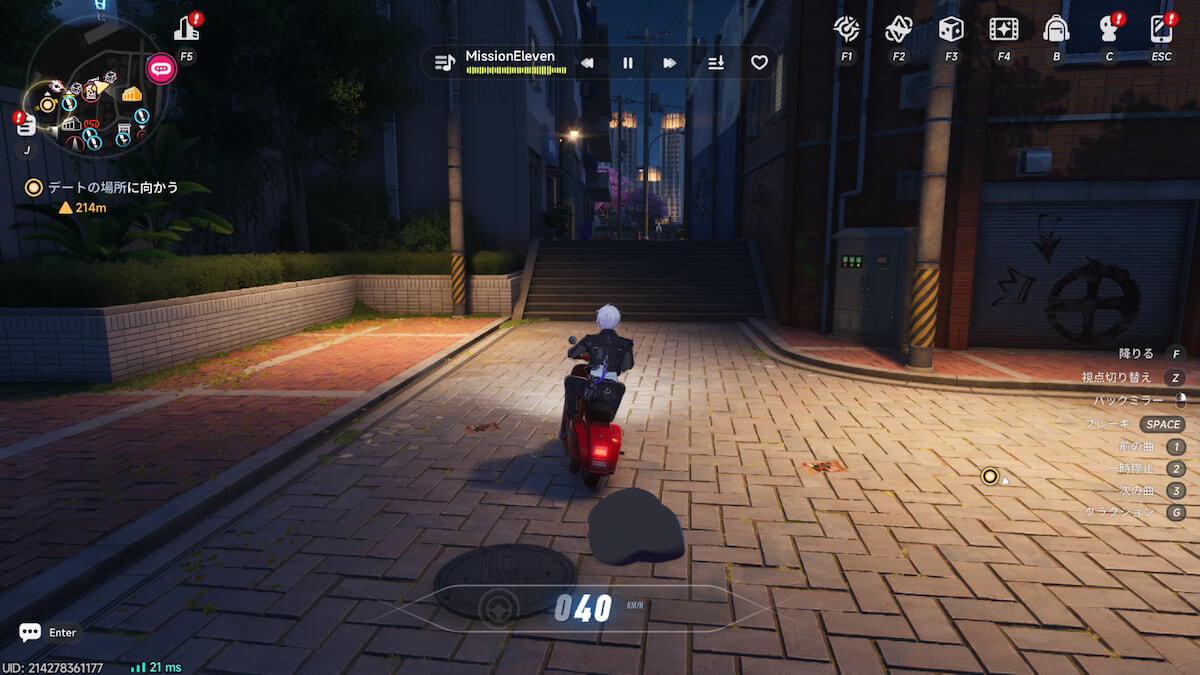
Task: Go back to the previous song
Action: [587, 63]
